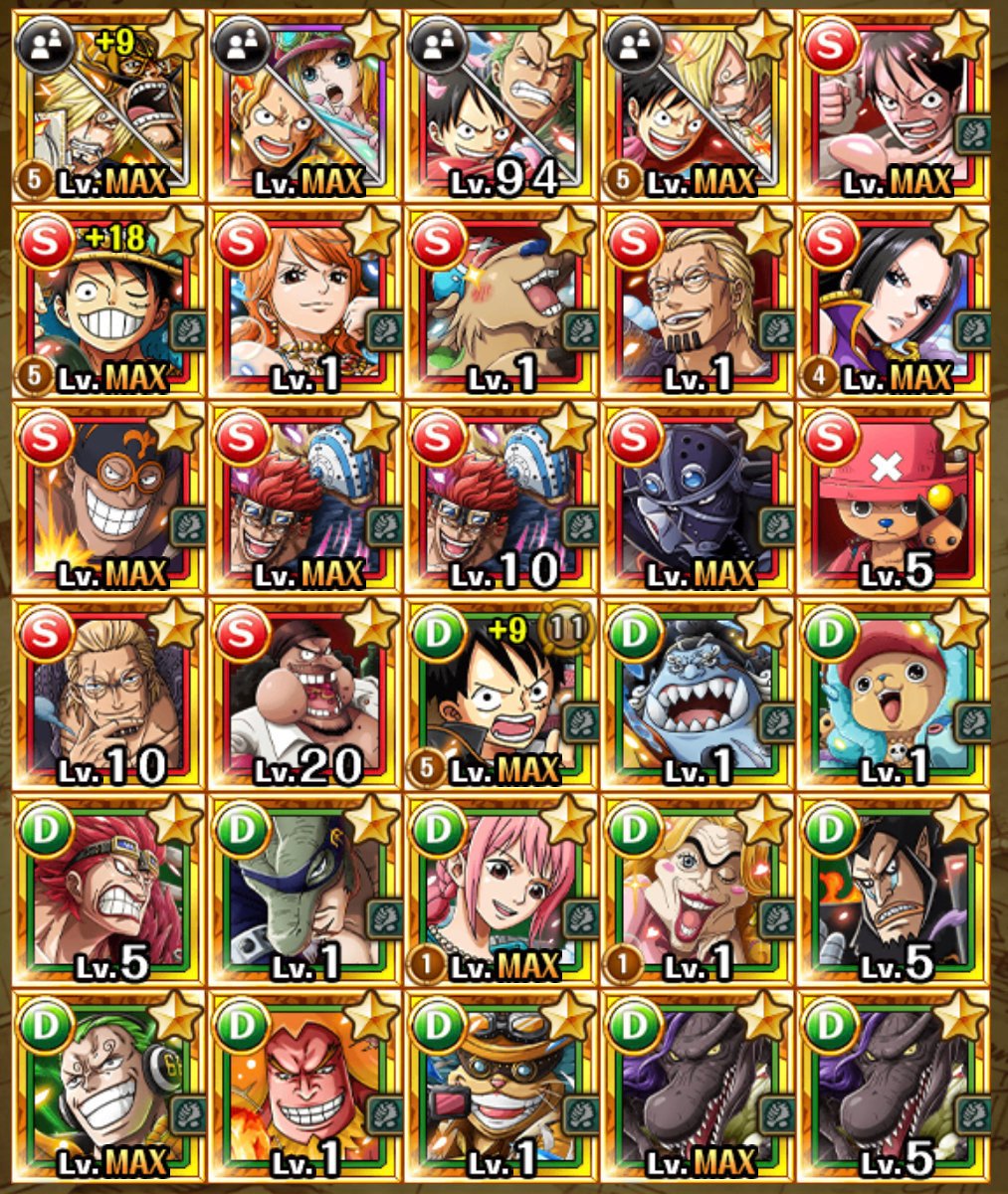Viewport: 1008px width, 1194px height.
Task: Pick the Luffy and Sanji dual unit
Action: (698, 105)
